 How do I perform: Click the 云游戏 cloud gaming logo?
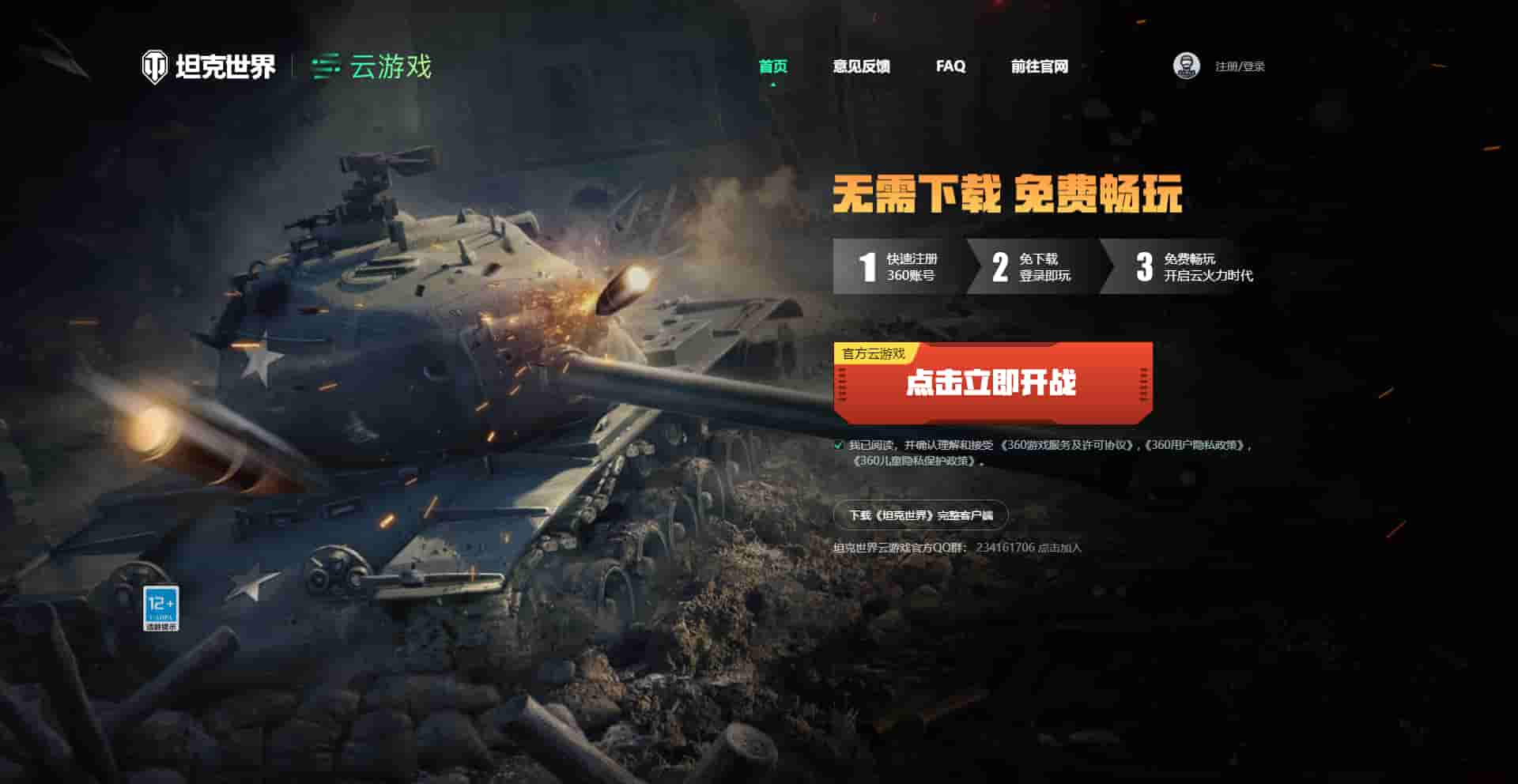[x=372, y=68]
